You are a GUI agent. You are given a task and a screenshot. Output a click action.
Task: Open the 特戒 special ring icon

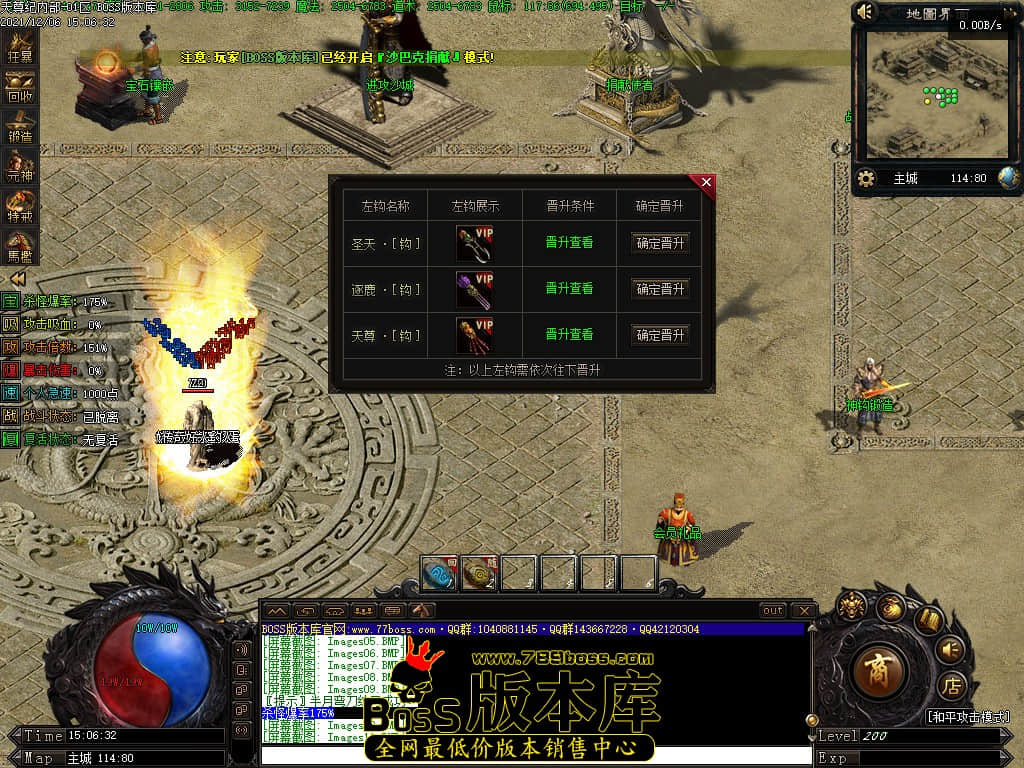click(20, 205)
